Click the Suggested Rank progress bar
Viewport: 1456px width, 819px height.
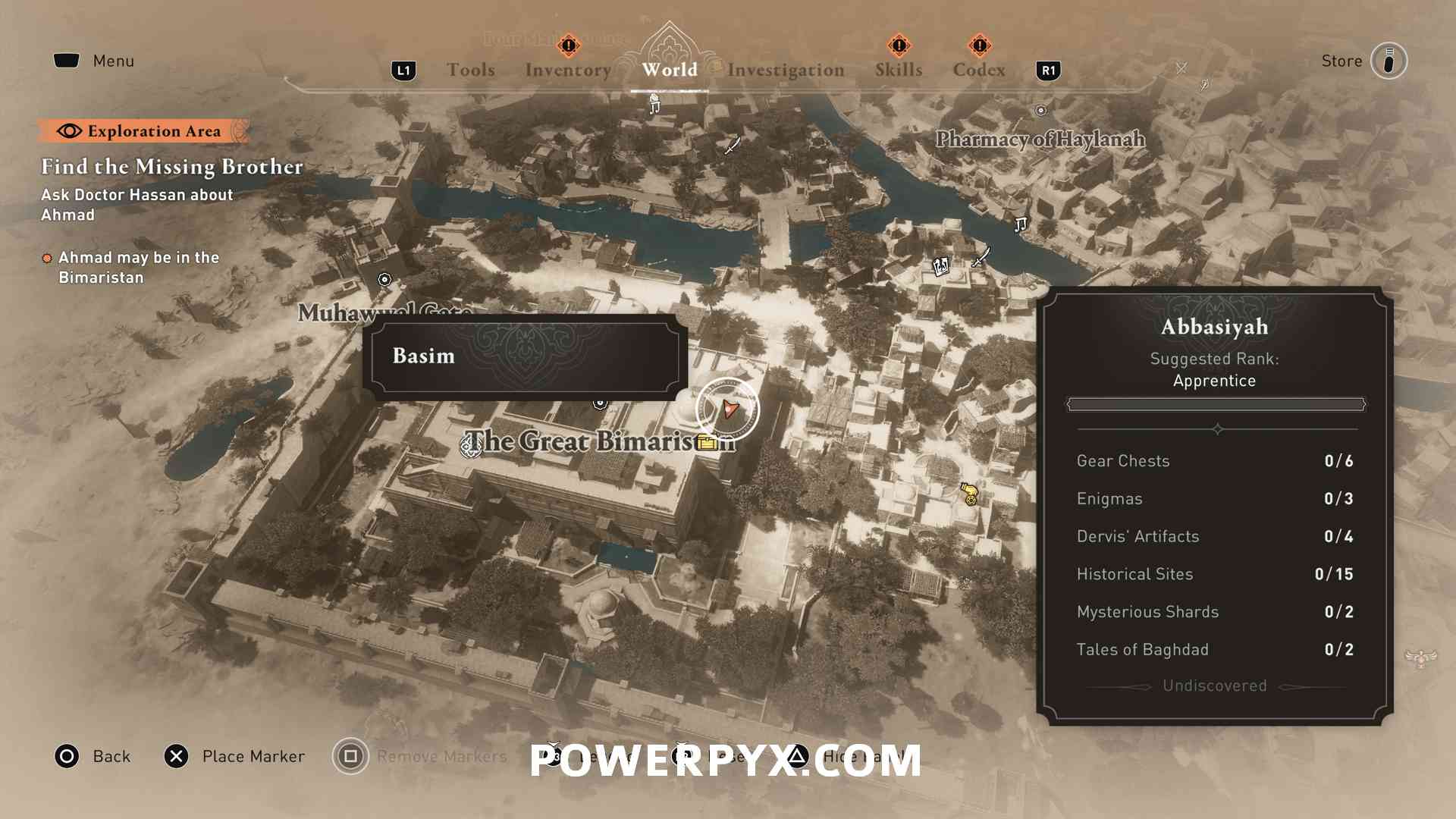tap(1213, 404)
